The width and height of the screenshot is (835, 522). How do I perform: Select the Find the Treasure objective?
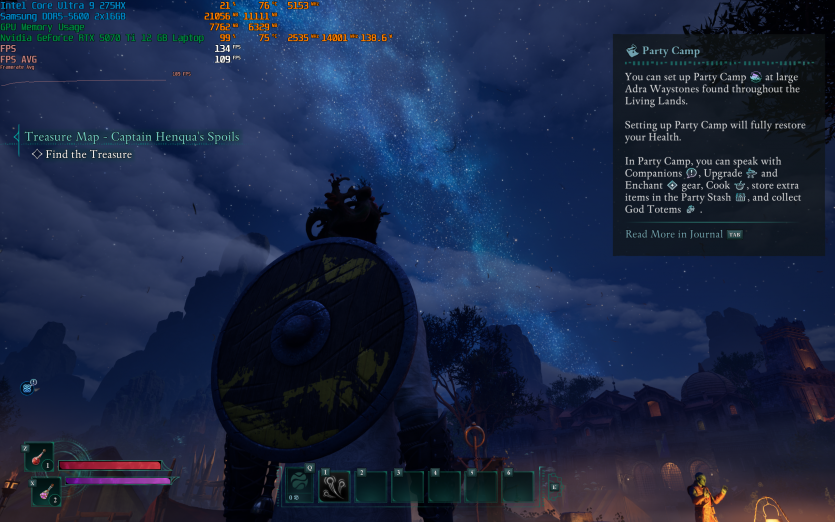88,154
